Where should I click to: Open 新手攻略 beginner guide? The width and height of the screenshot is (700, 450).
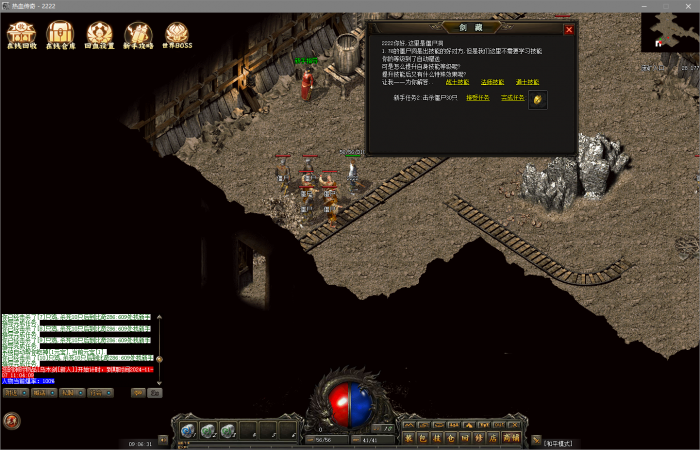point(139,37)
